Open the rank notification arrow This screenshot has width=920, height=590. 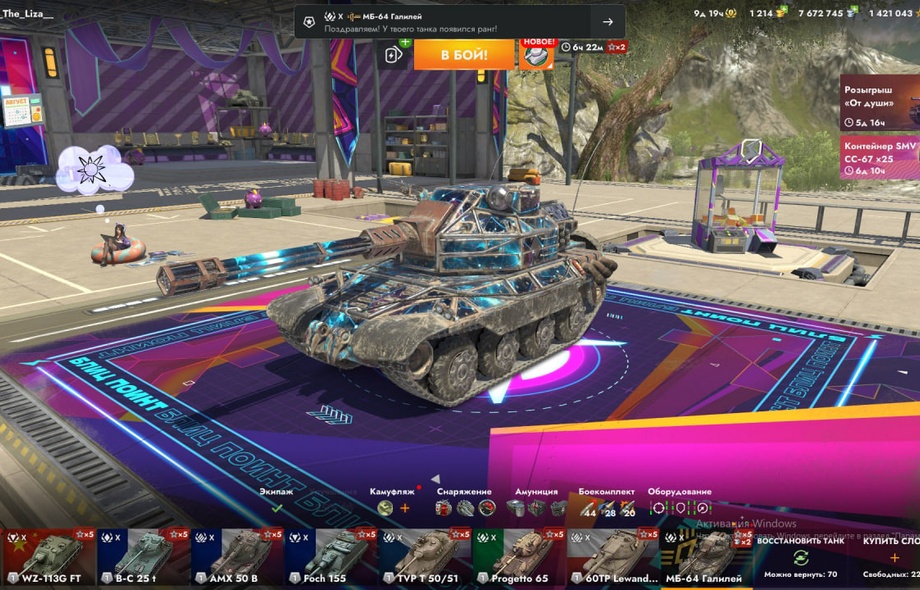coord(607,22)
